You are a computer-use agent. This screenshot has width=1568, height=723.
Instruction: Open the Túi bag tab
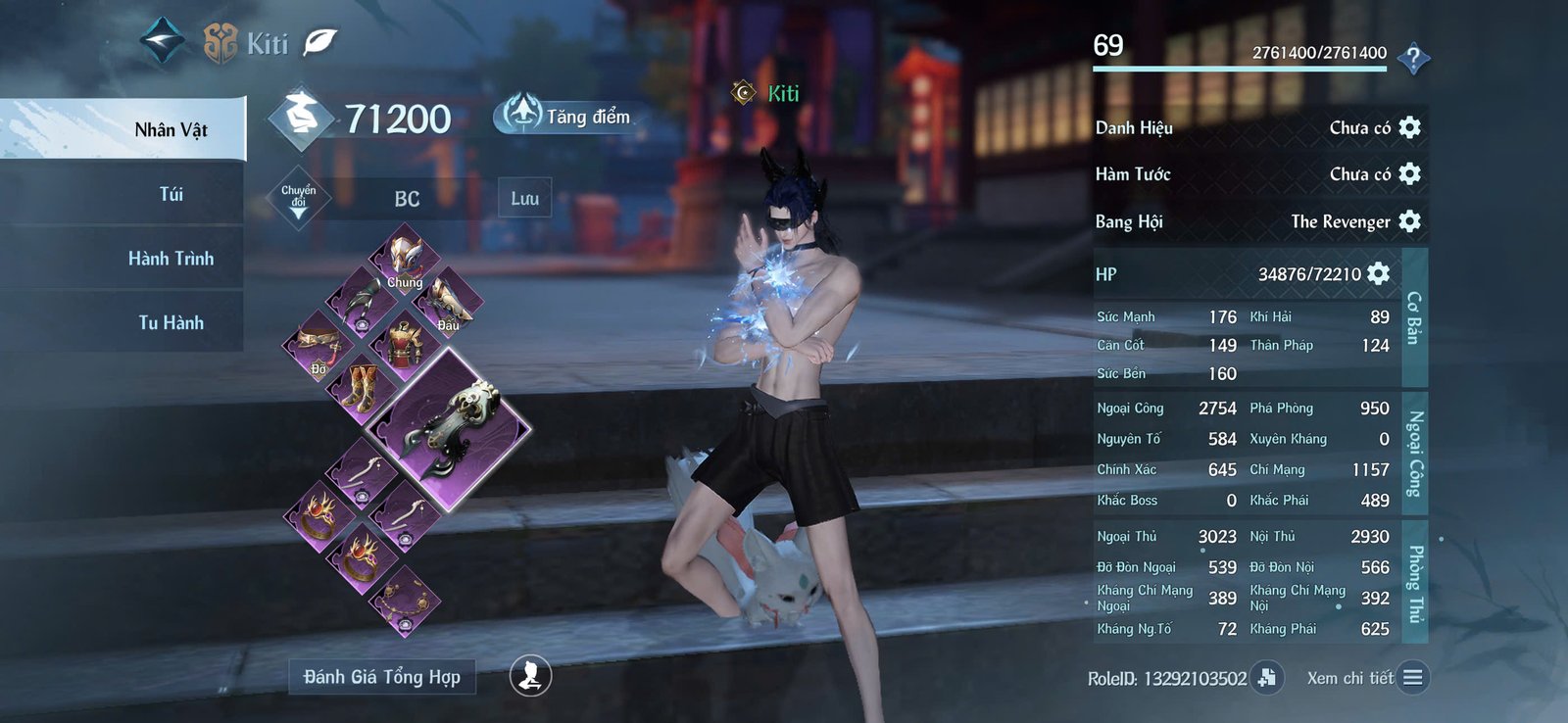pyautogui.click(x=171, y=194)
